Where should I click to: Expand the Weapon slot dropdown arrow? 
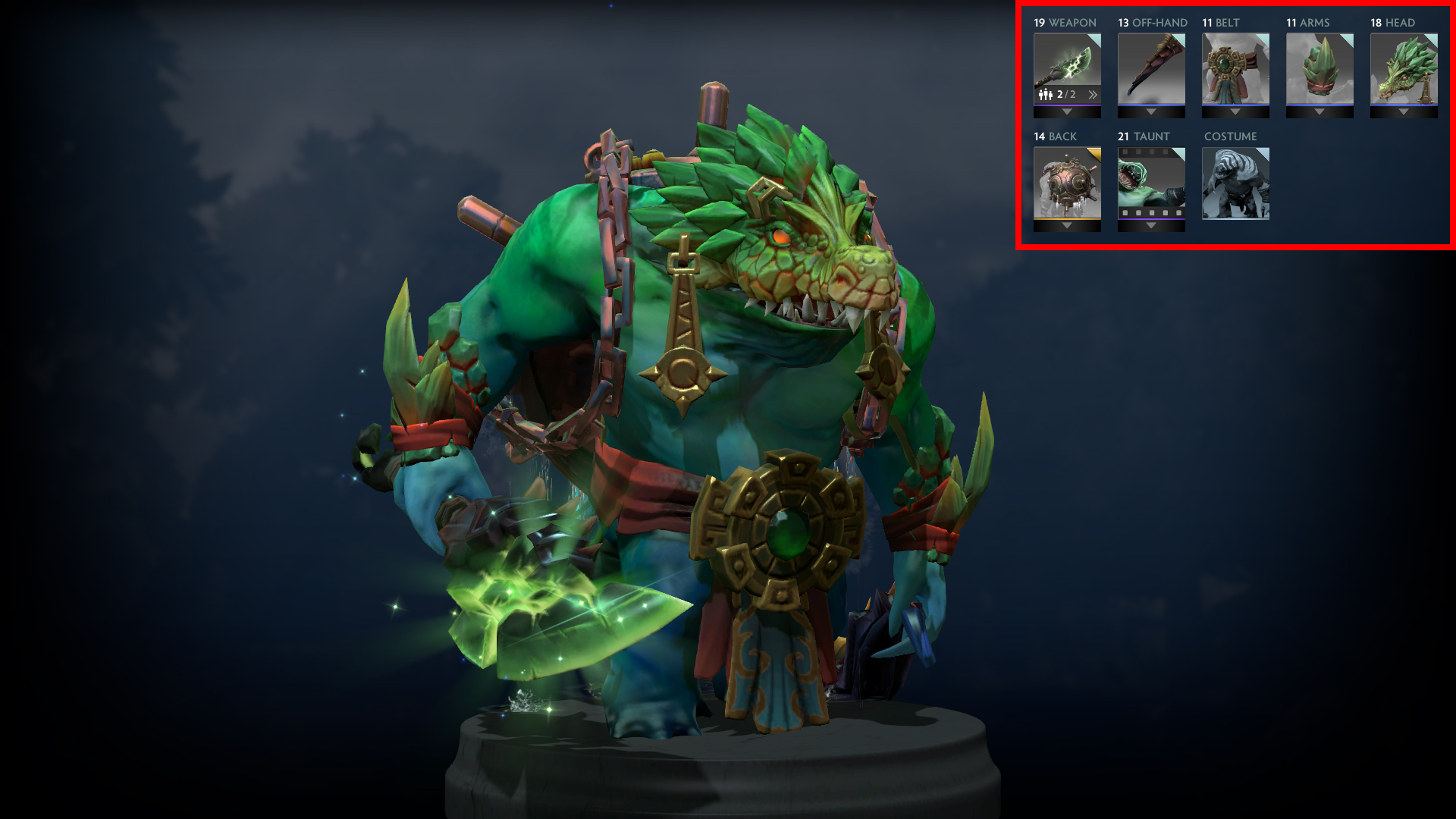click(x=1066, y=112)
